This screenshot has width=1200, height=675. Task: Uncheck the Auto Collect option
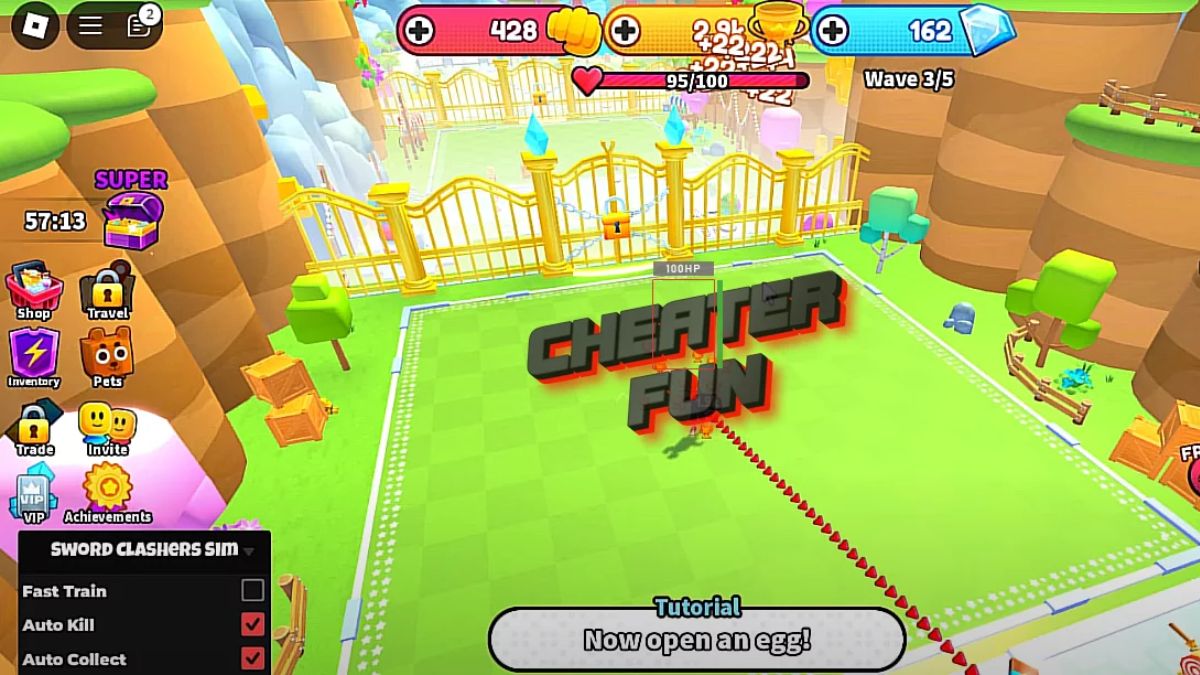click(253, 658)
